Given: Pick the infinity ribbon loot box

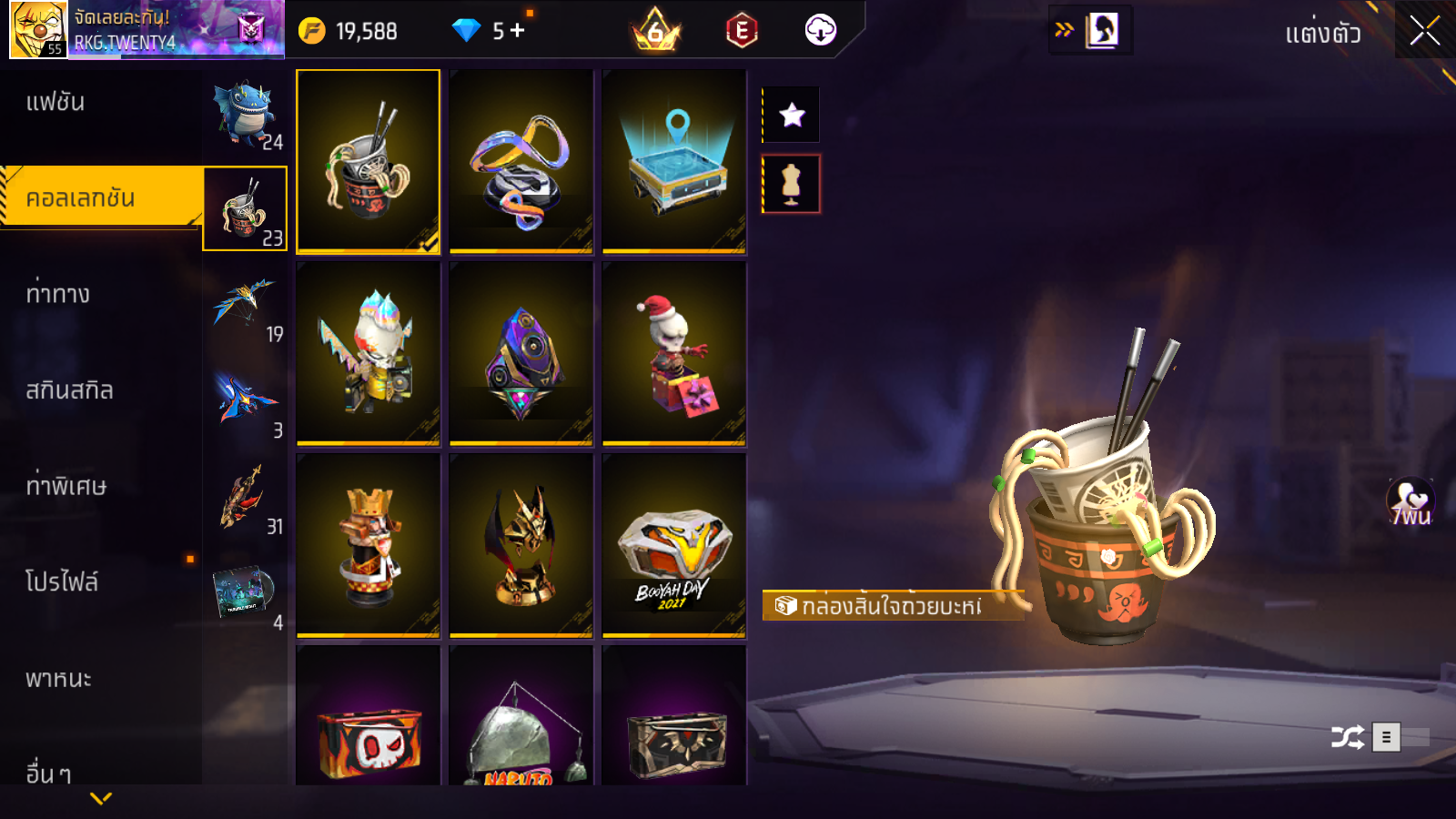Looking at the screenshot, I should click(x=521, y=161).
